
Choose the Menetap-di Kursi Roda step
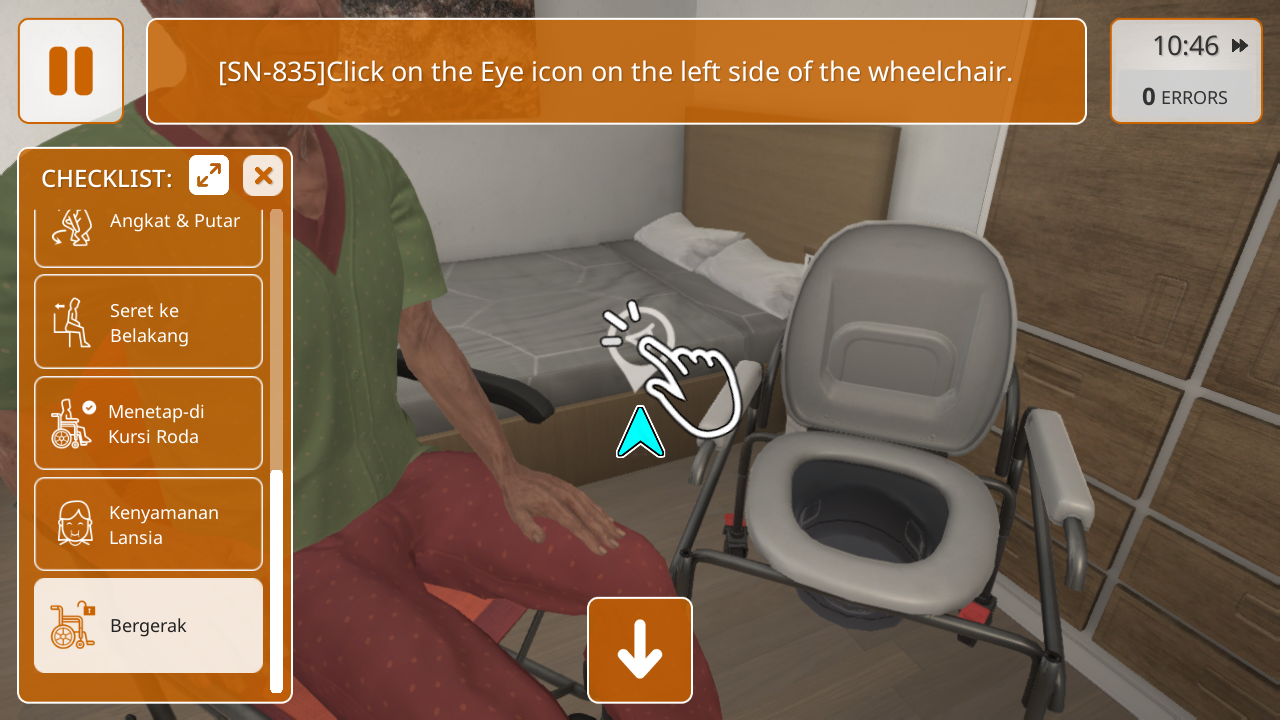tap(149, 423)
